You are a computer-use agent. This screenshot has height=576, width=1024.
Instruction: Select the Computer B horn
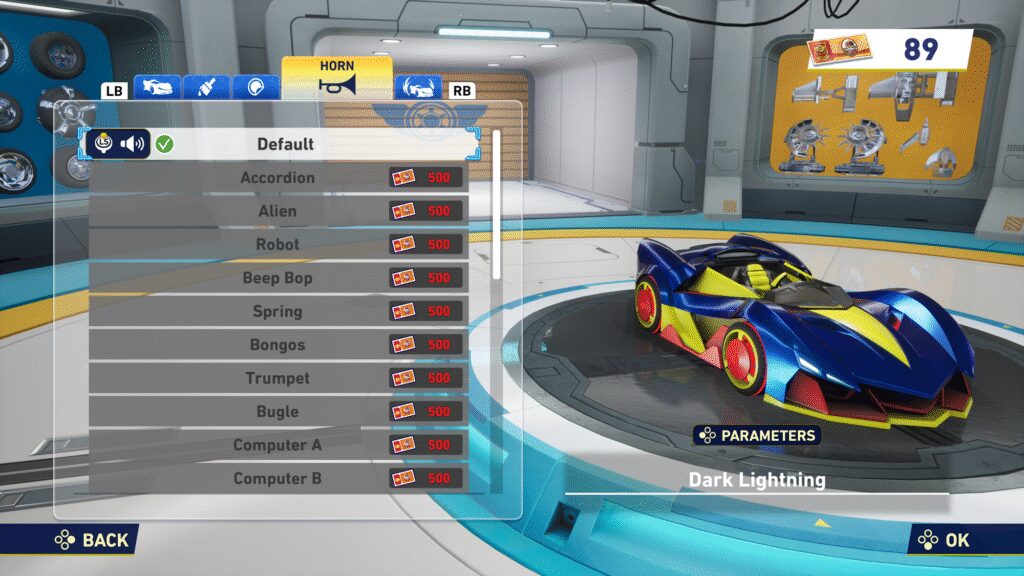coord(278,478)
